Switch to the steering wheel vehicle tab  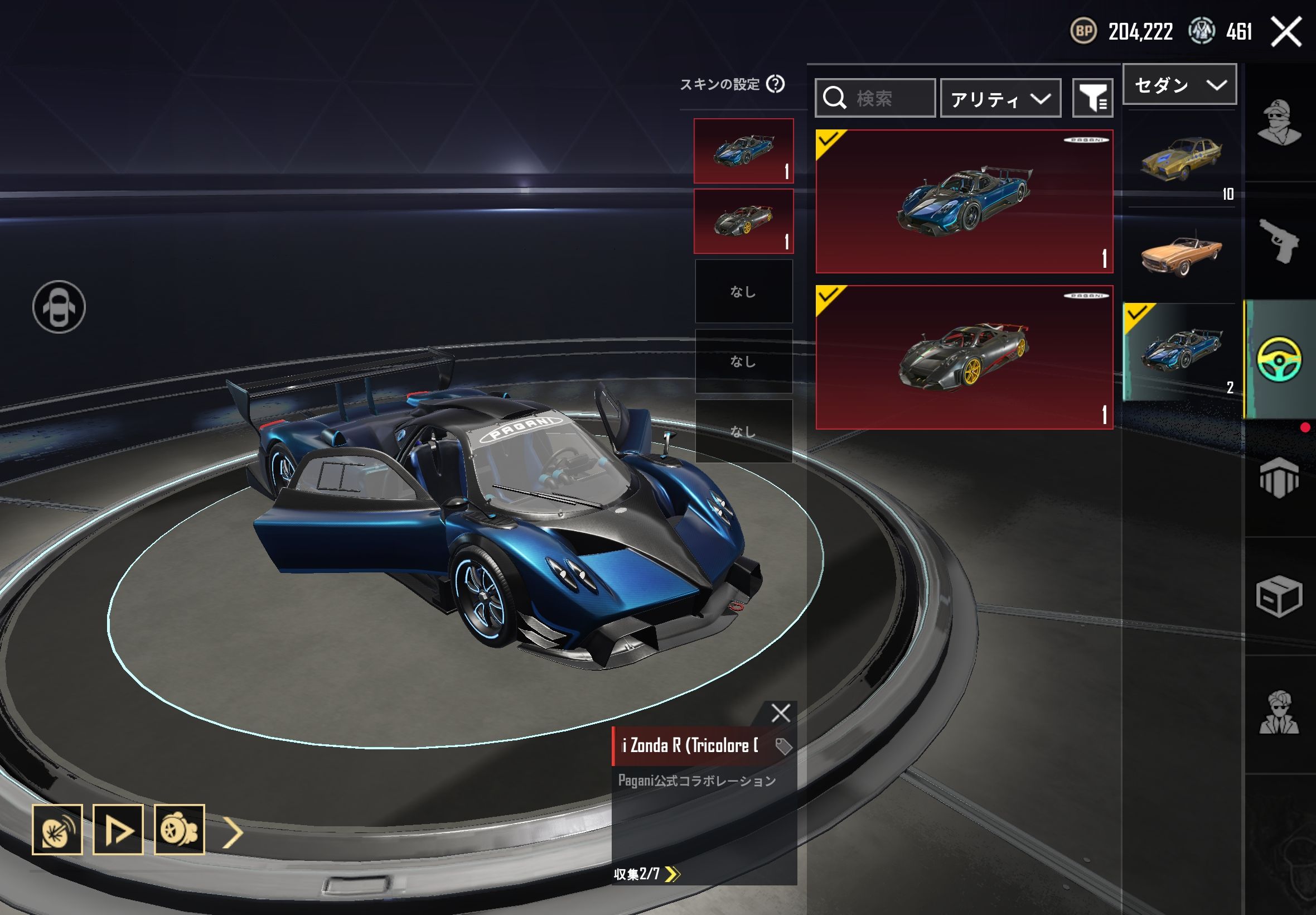point(1279,359)
